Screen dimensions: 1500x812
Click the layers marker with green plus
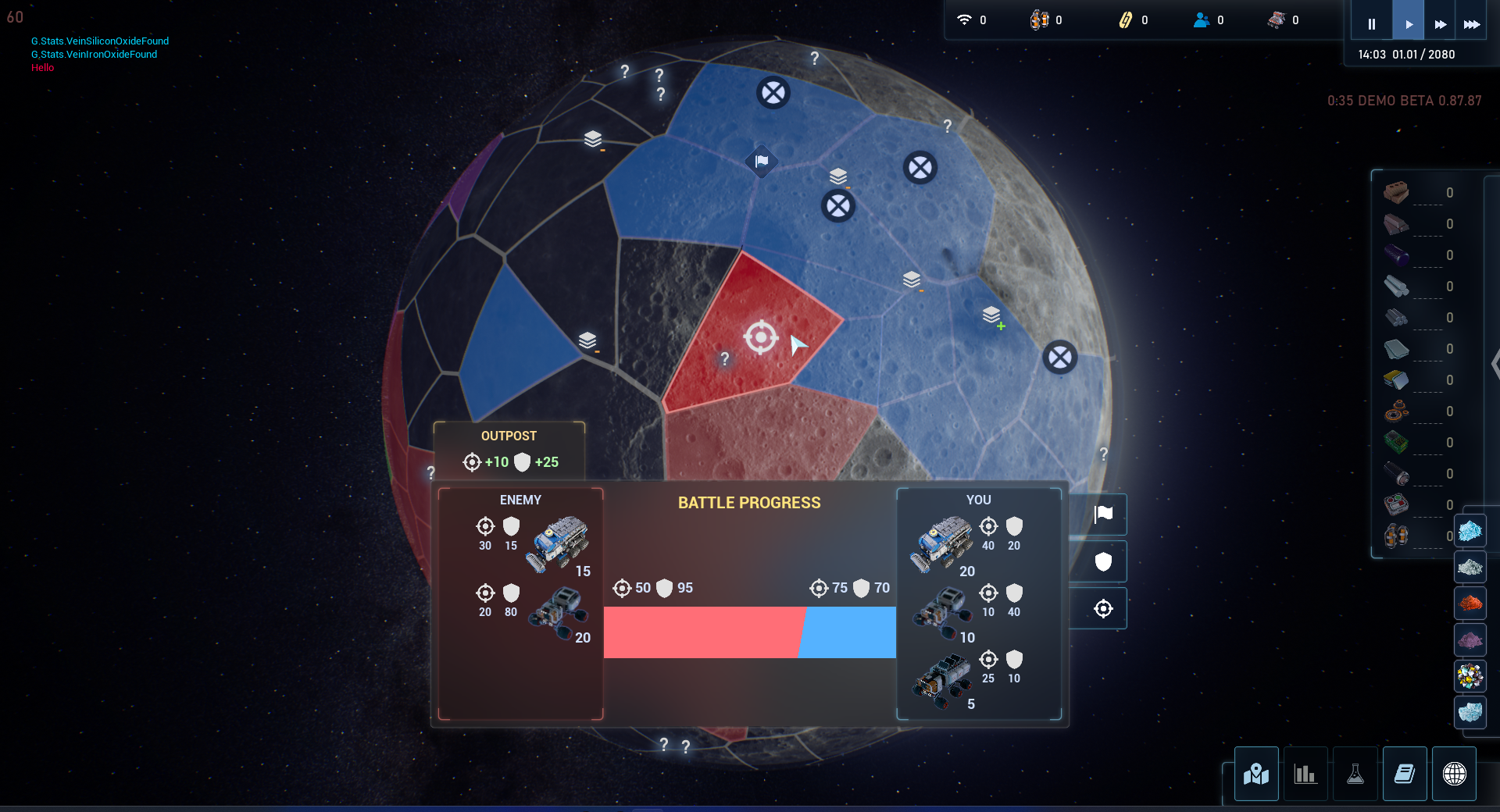coord(992,315)
